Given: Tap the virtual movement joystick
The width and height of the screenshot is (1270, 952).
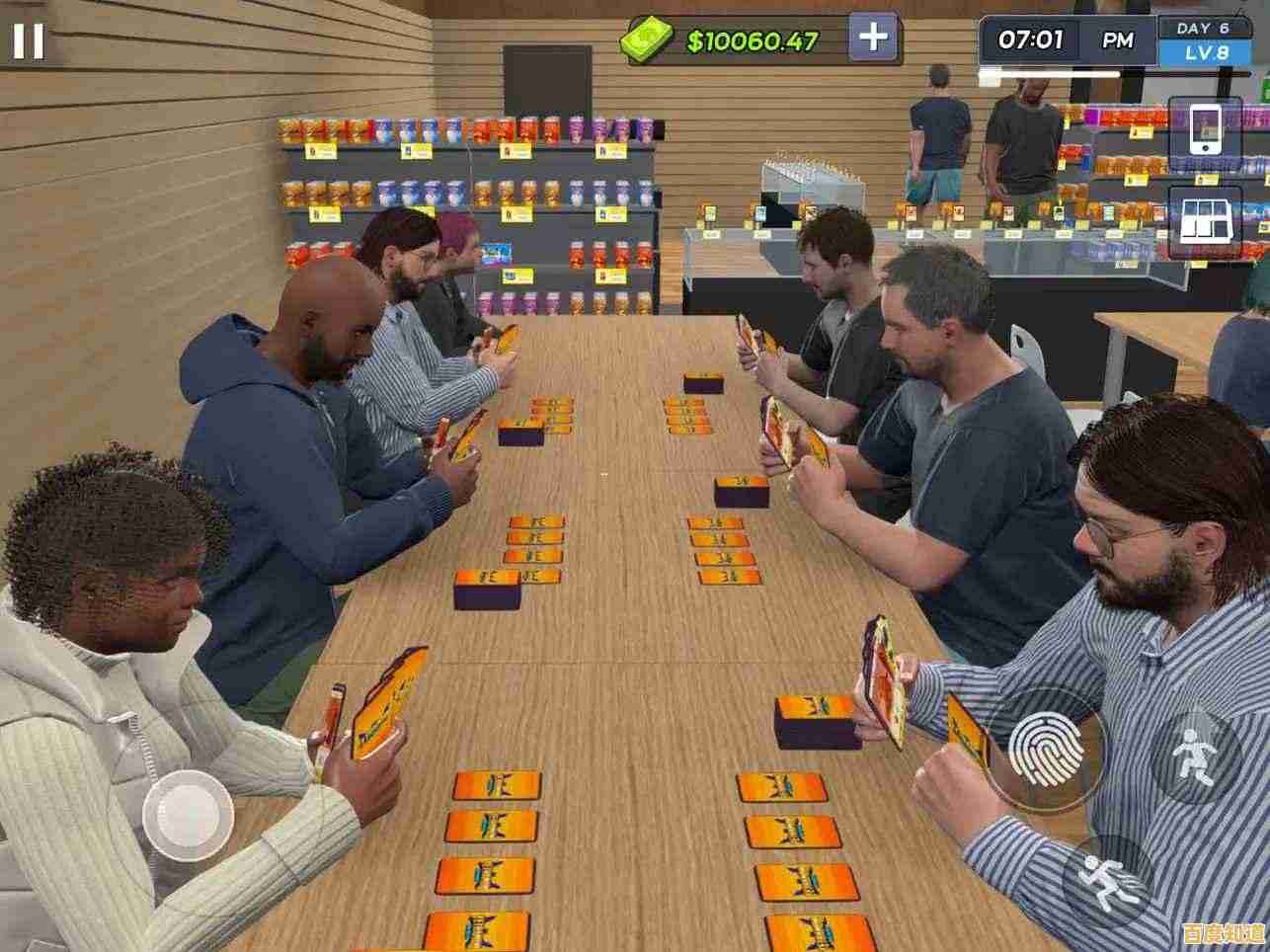Looking at the screenshot, I should click(188, 816).
